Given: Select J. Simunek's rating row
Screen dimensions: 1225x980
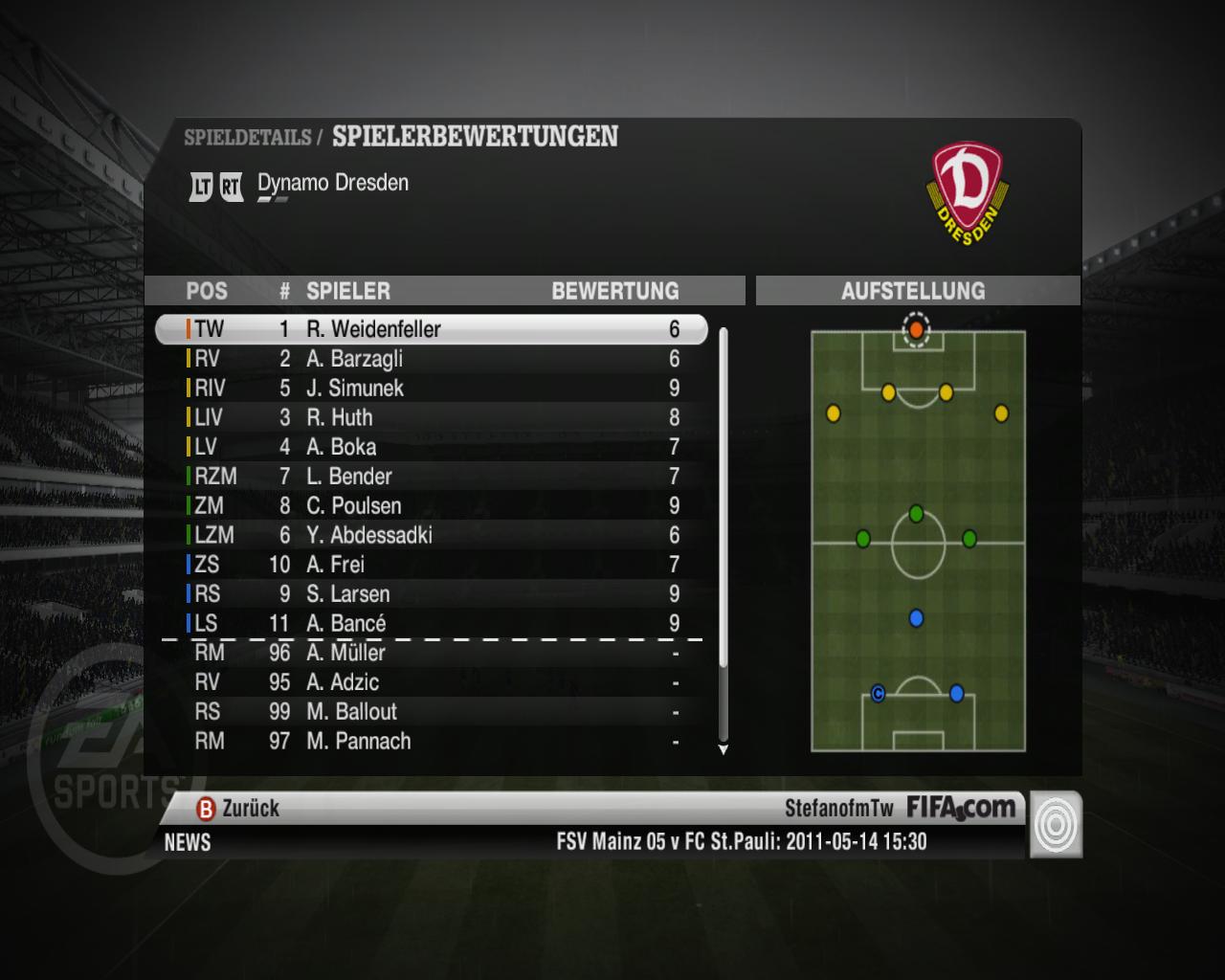Looking at the screenshot, I should pyautogui.click(x=431, y=389).
